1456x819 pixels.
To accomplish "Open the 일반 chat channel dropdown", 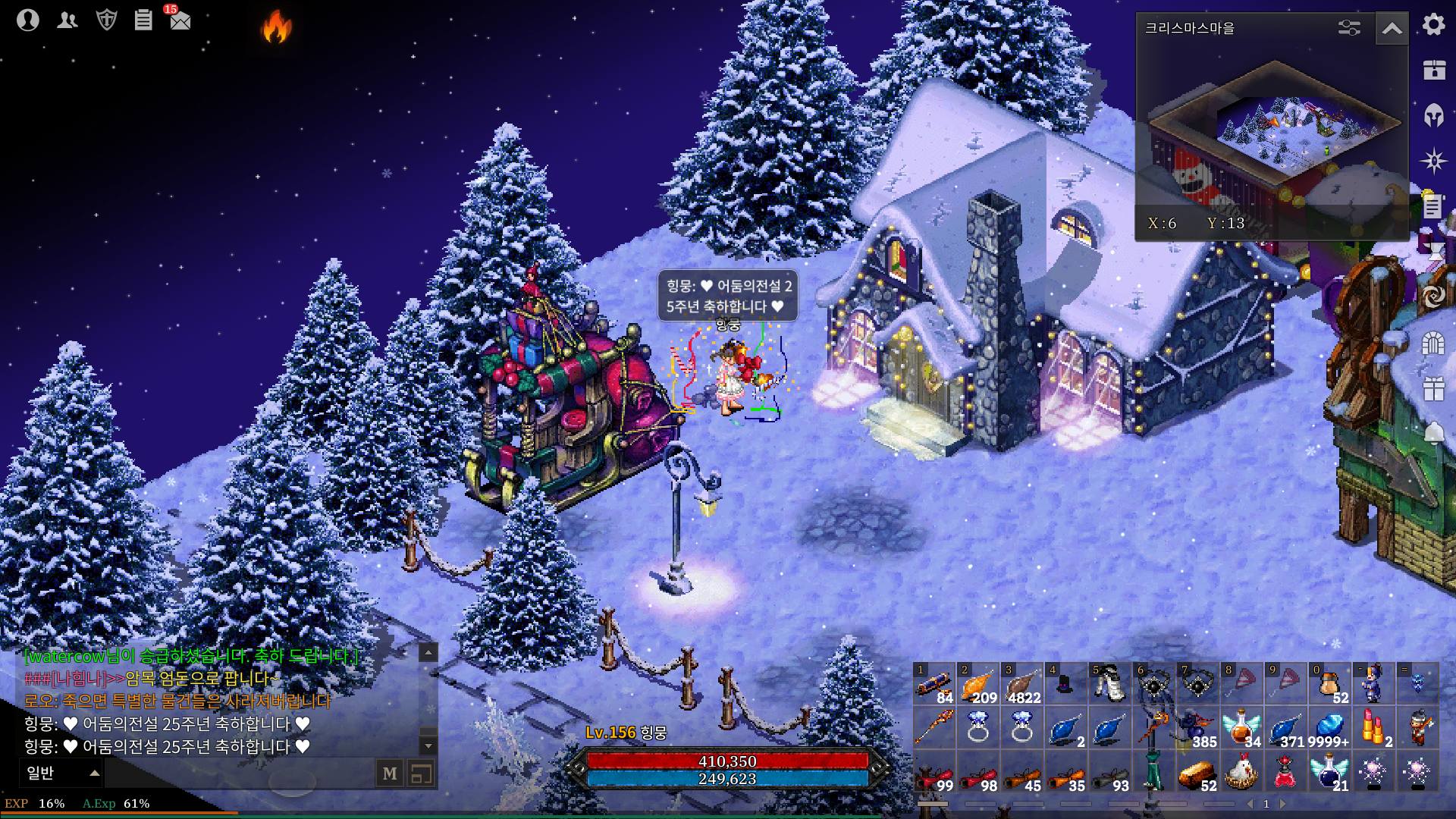I will (62, 773).
